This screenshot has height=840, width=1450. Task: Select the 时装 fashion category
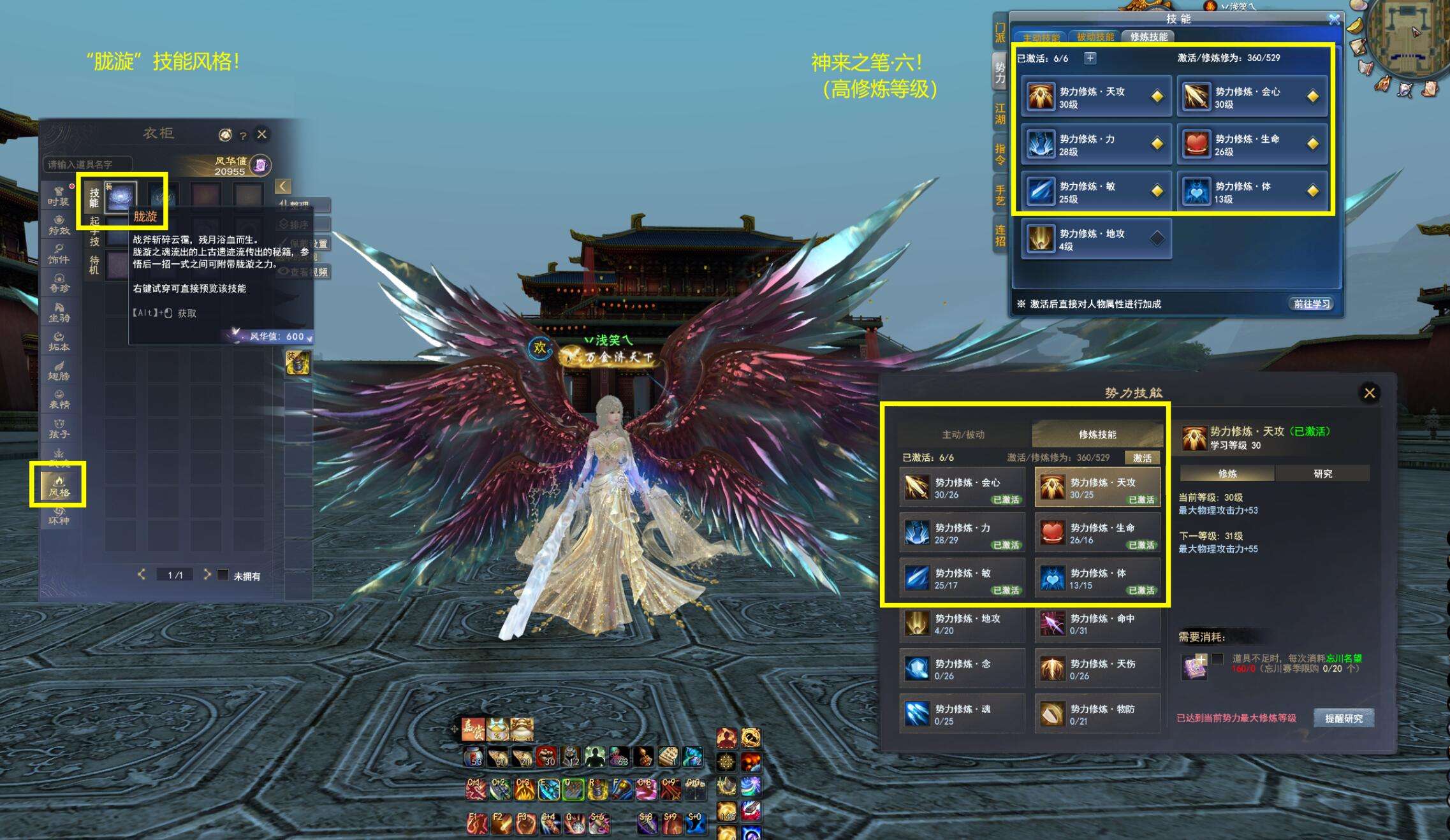(58, 195)
